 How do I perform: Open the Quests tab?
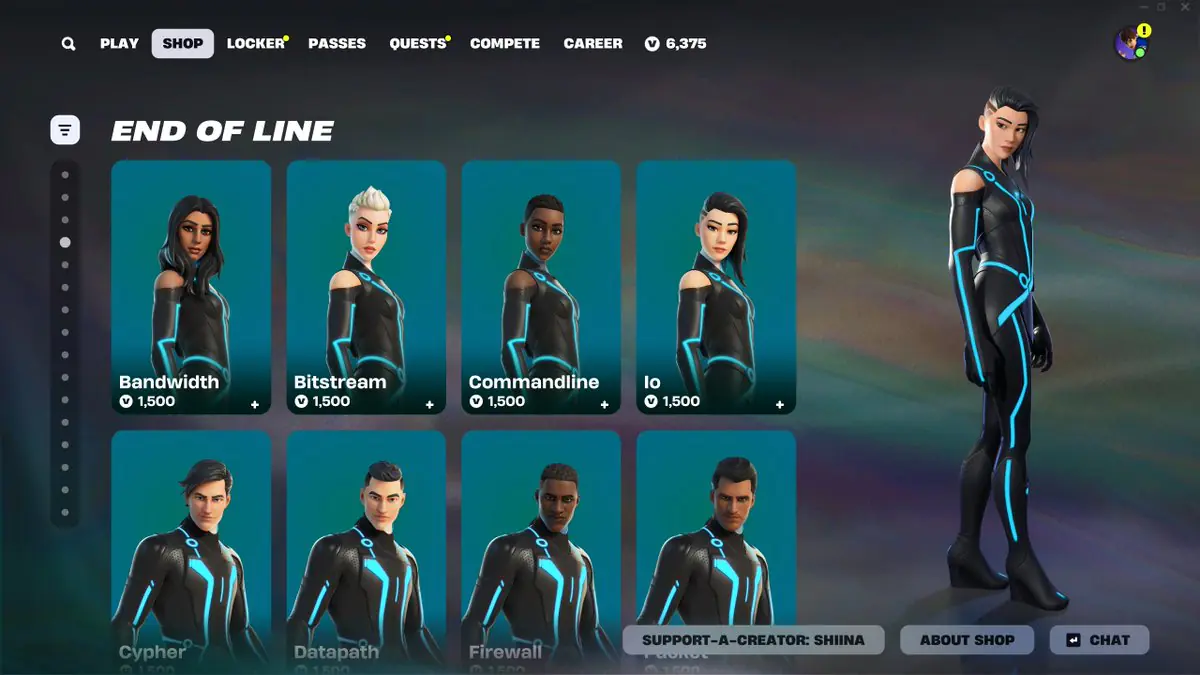pos(417,44)
